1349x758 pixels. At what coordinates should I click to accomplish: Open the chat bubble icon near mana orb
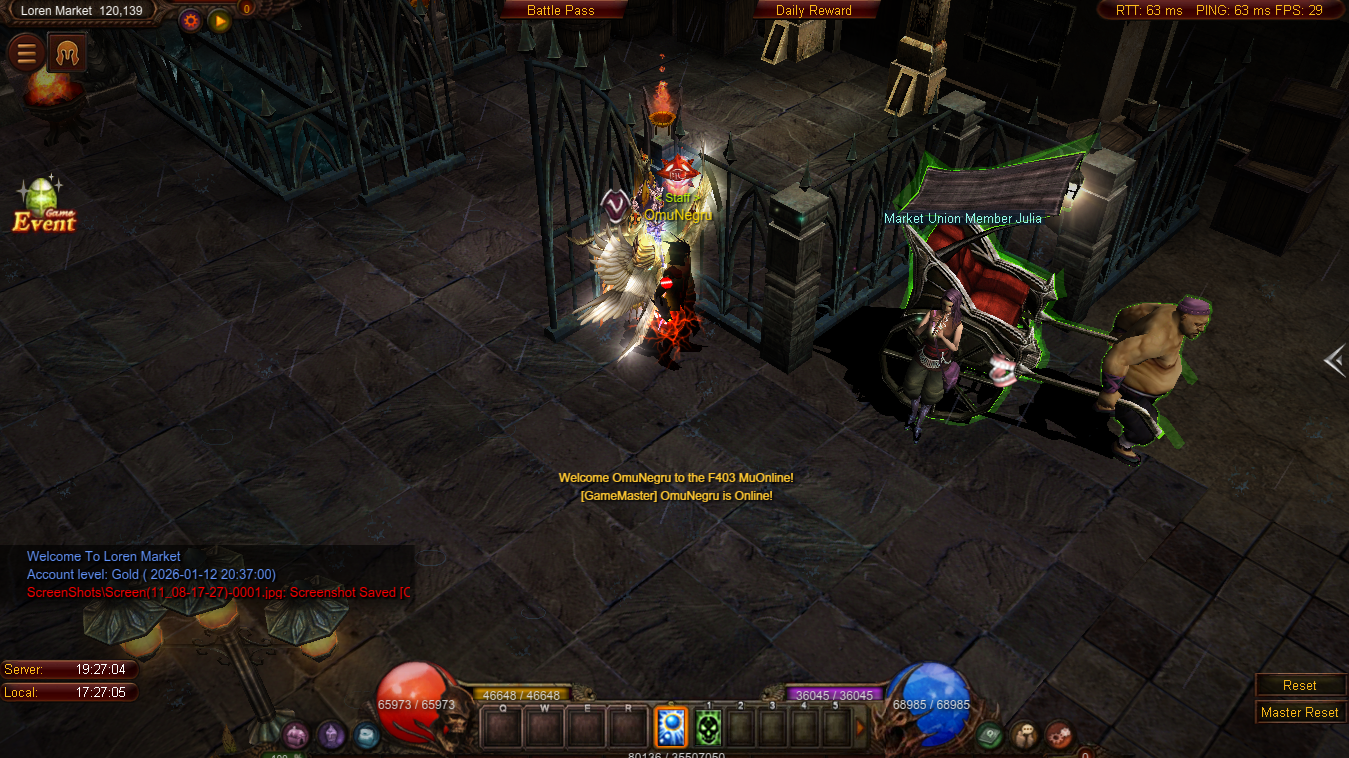(x=1025, y=736)
